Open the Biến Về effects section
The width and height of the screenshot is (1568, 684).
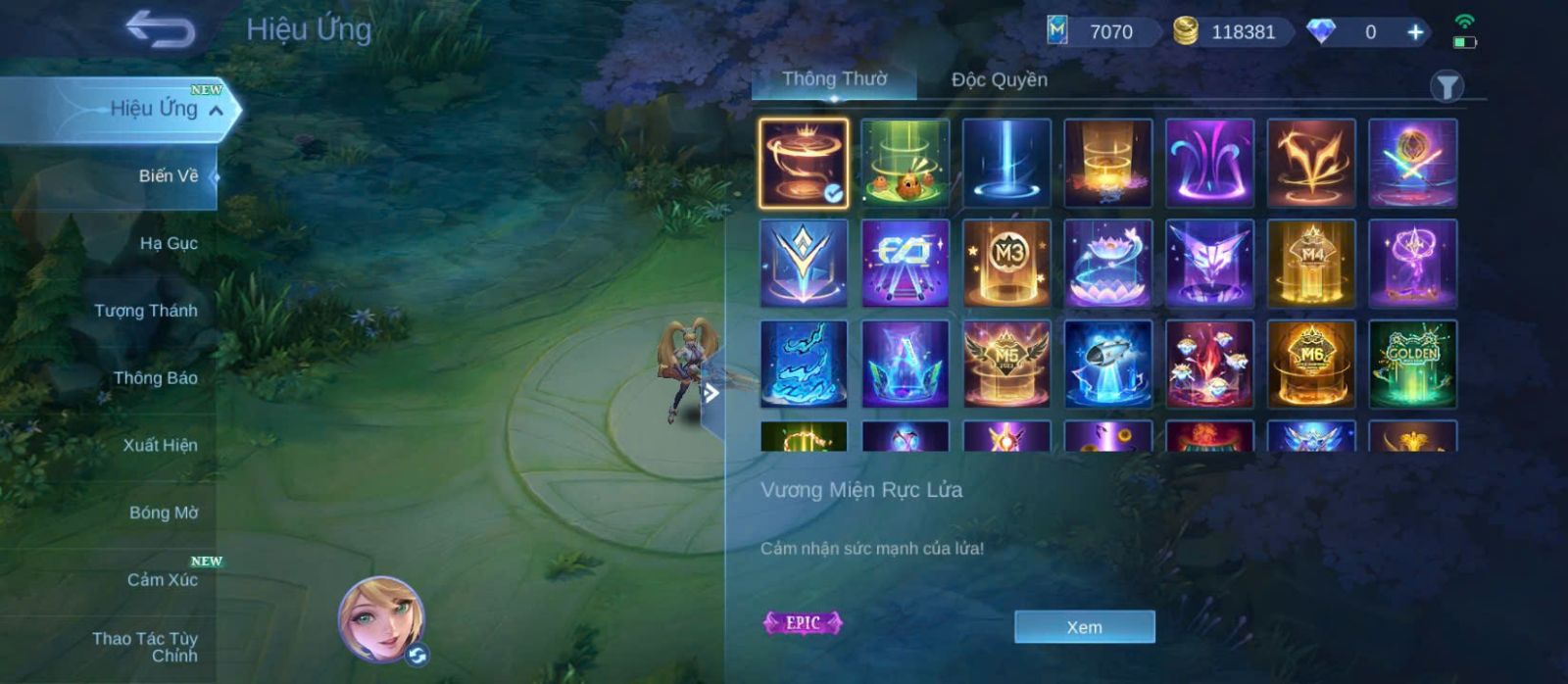click(x=168, y=176)
